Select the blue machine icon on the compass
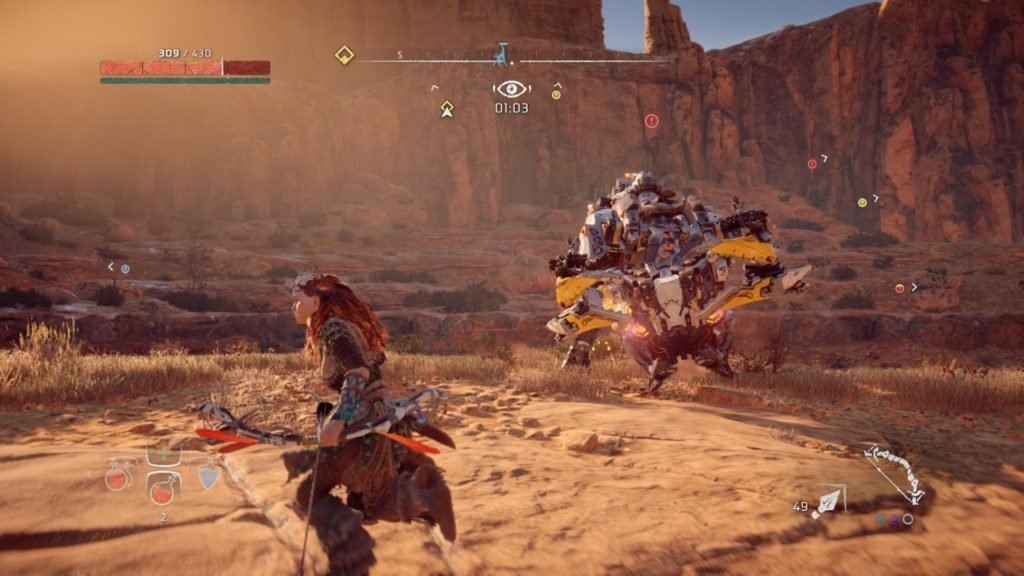1024x576 pixels. (x=500, y=54)
